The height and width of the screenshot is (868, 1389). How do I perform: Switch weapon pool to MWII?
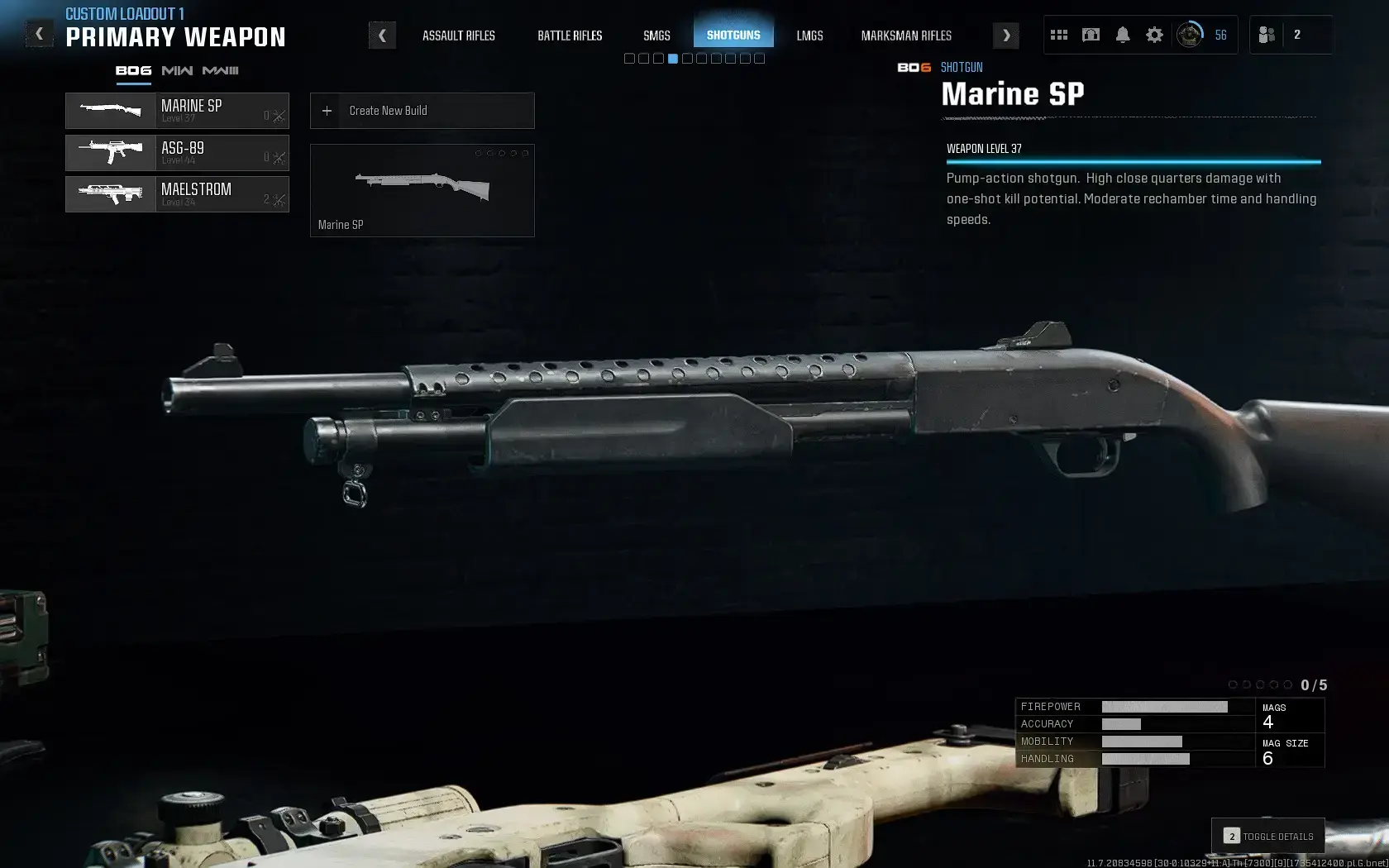coord(177,71)
